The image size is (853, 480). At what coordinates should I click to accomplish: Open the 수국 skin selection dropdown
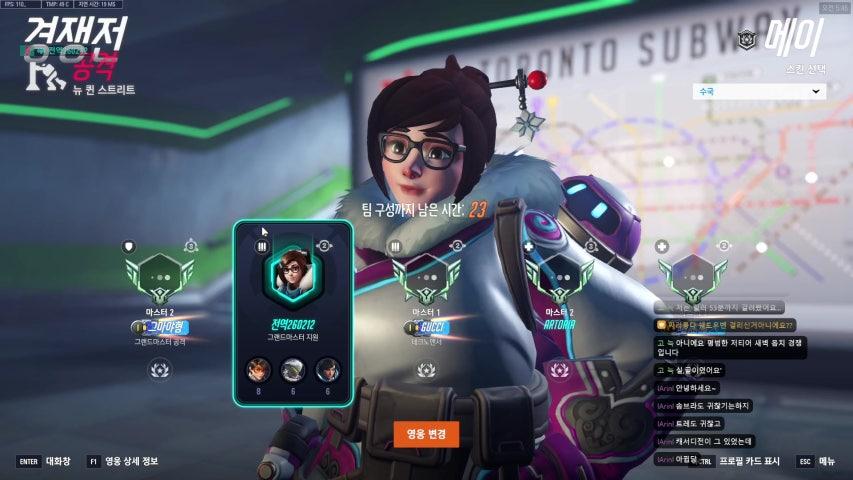click(x=758, y=91)
